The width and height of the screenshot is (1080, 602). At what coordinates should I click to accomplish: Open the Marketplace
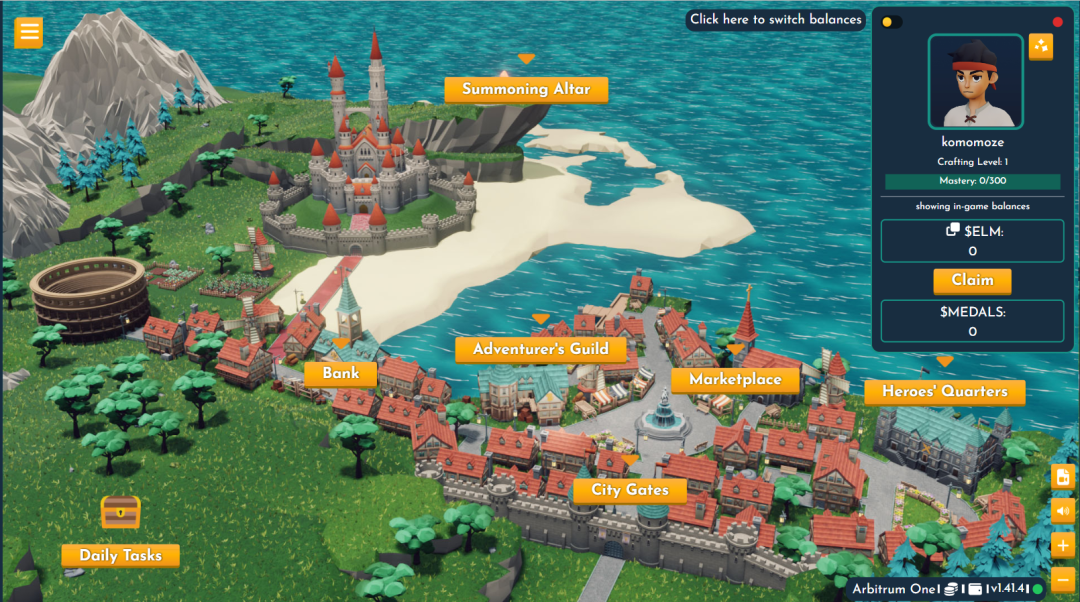pyautogui.click(x=735, y=379)
